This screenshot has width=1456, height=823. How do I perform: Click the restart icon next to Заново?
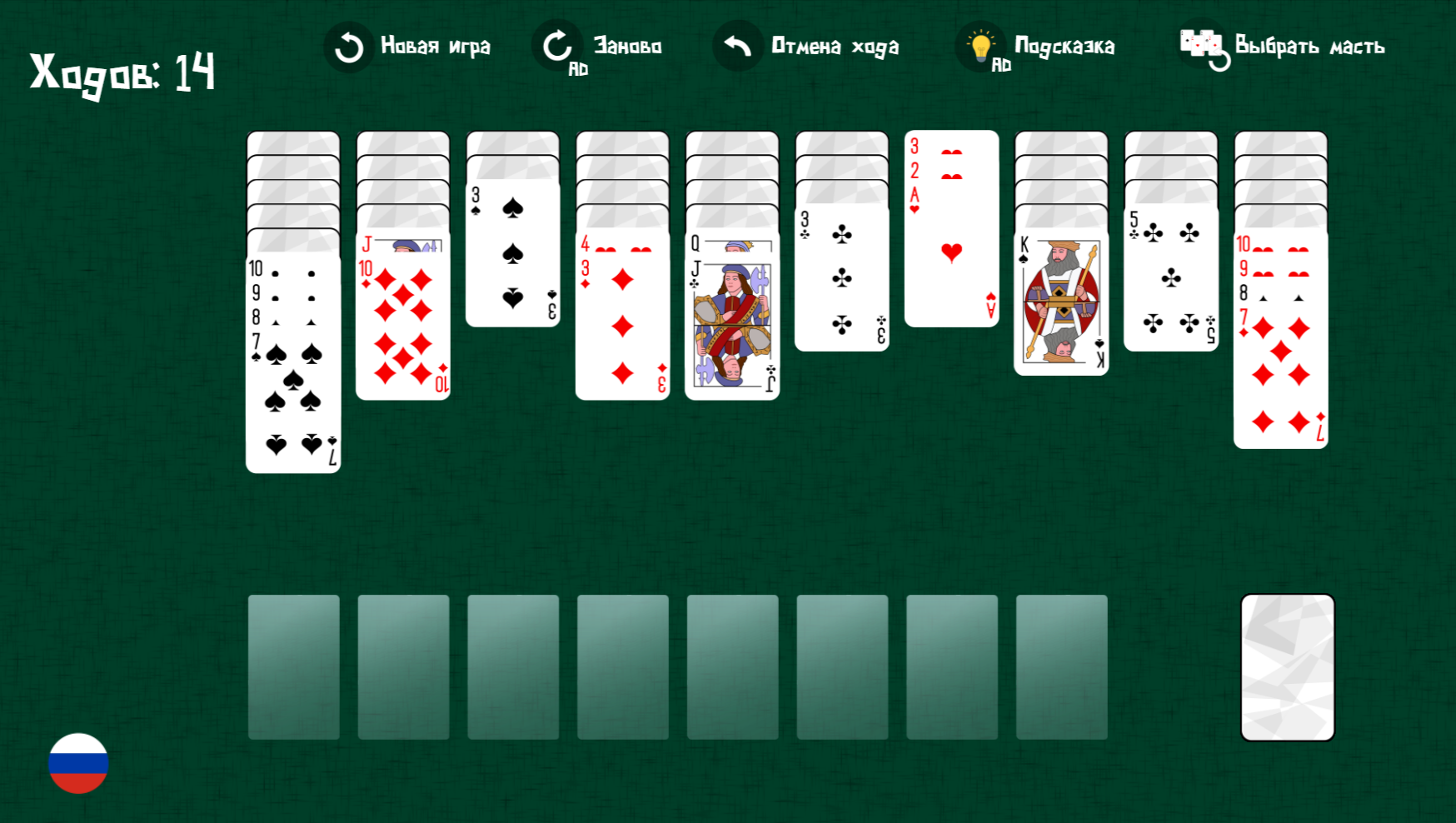click(555, 47)
